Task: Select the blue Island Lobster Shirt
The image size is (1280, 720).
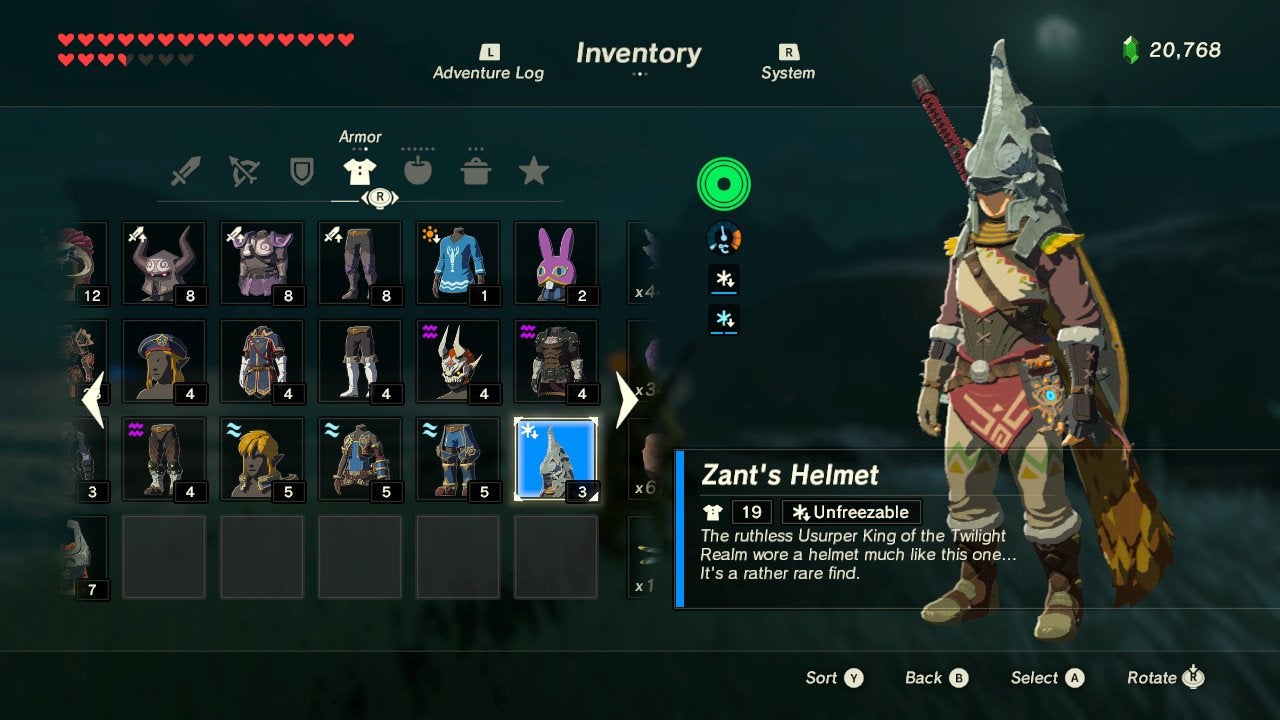Action: coord(457,262)
